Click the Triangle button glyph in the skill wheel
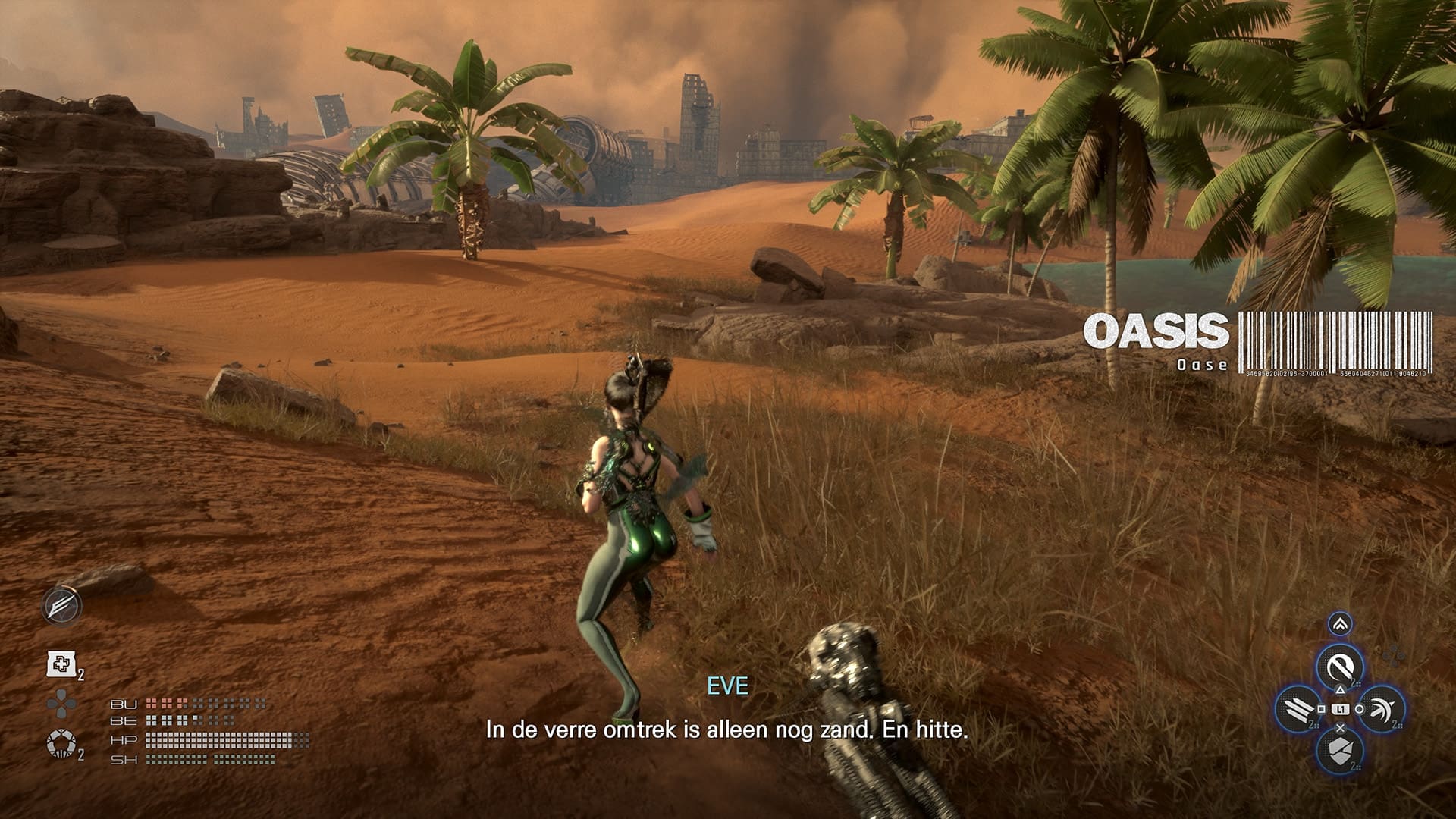This screenshot has height=819, width=1456. pyautogui.click(x=1340, y=689)
